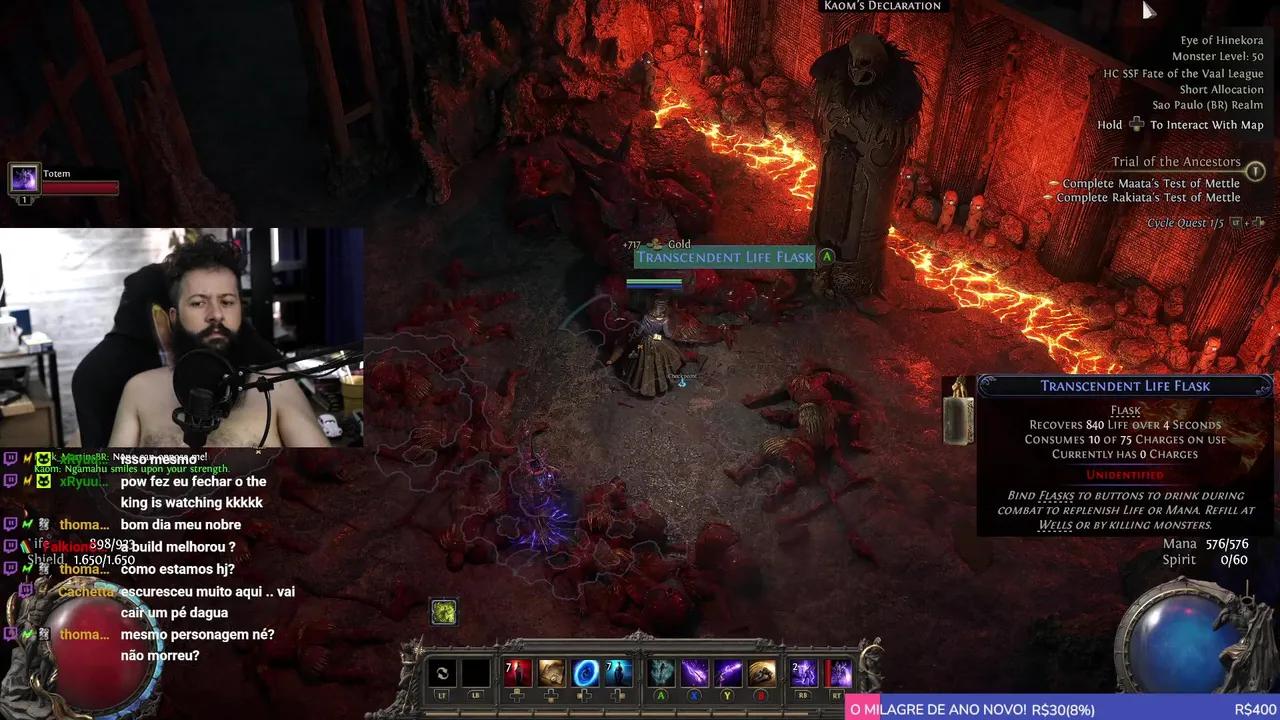
Task: Use the purple lightning skill bound to Y
Action: tap(727, 671)
